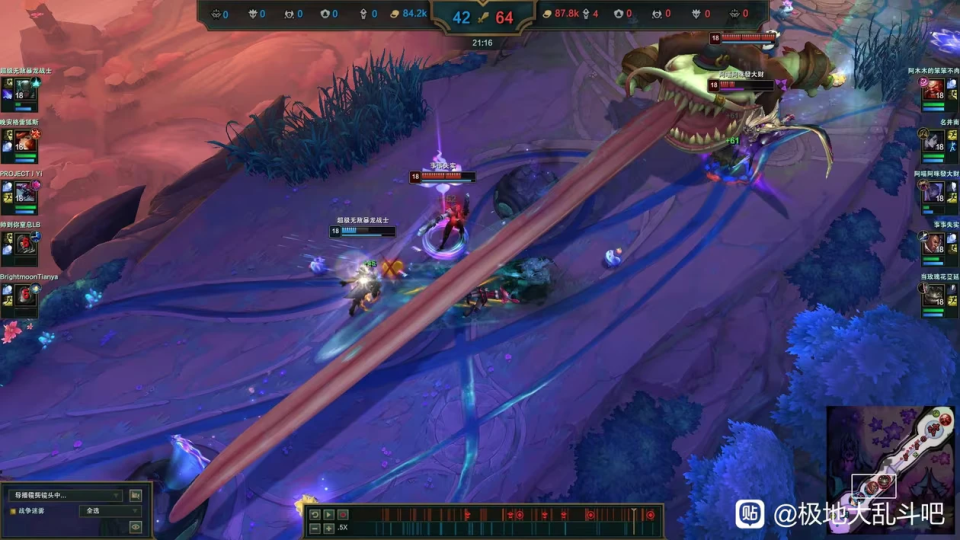This screenshot has width=960, height=540.
Task: Click the eye visibility button
Action: (136, 526)
